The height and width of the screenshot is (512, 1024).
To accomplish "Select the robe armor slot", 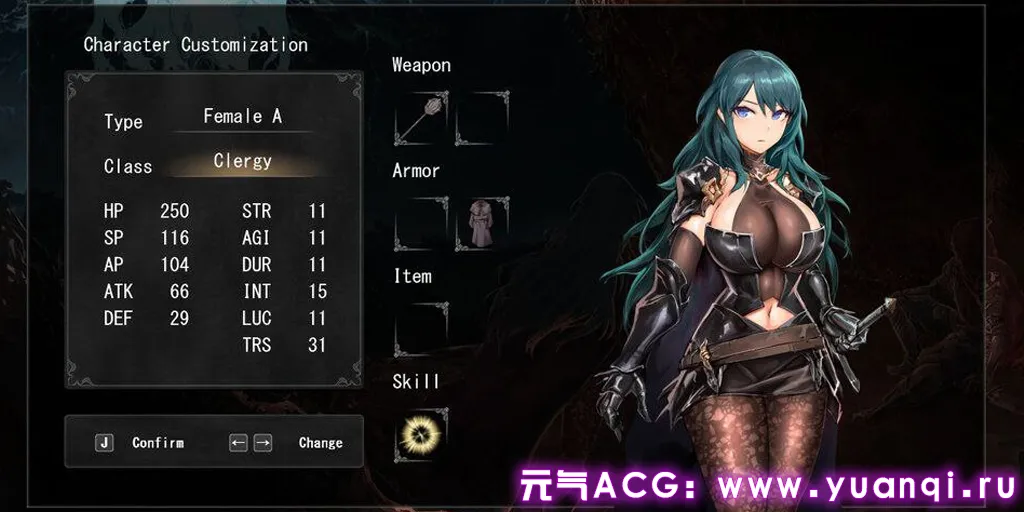I will click(x=482, y=223).
